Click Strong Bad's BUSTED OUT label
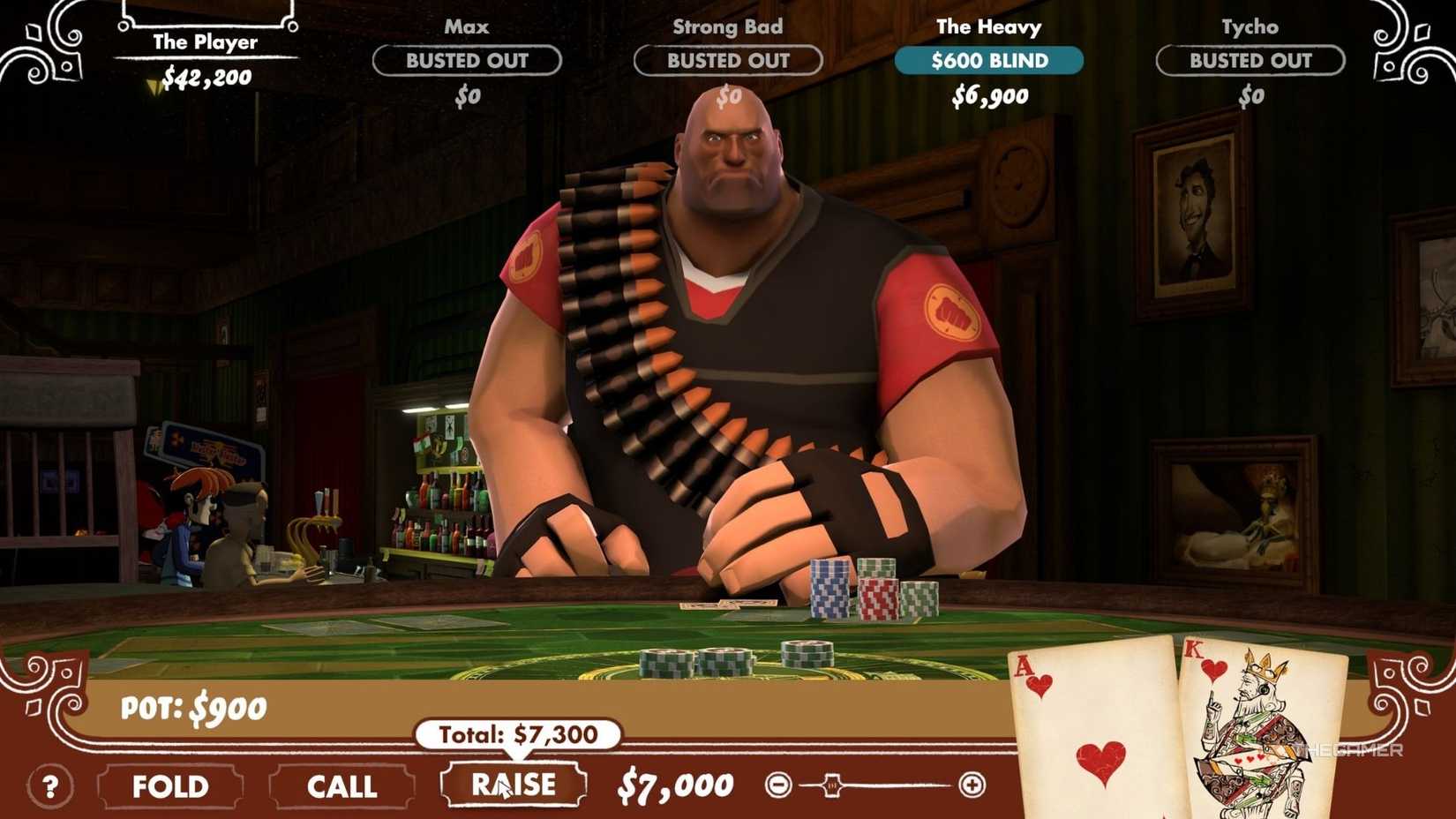The width and height of the screenshot is (1456, 819). click(x=726, y=61)
